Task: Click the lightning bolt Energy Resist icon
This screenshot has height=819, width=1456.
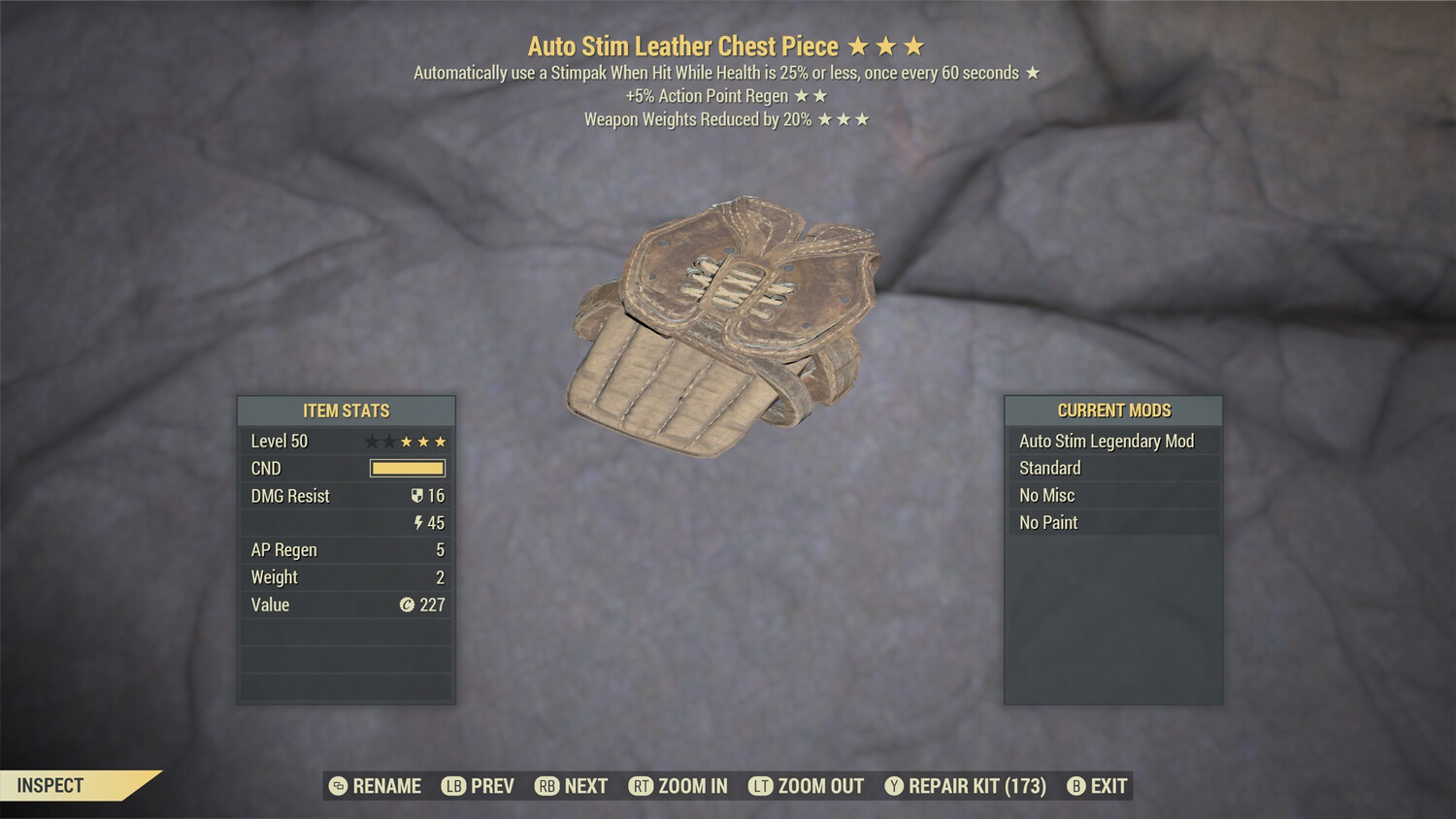Action: (418, 523)
